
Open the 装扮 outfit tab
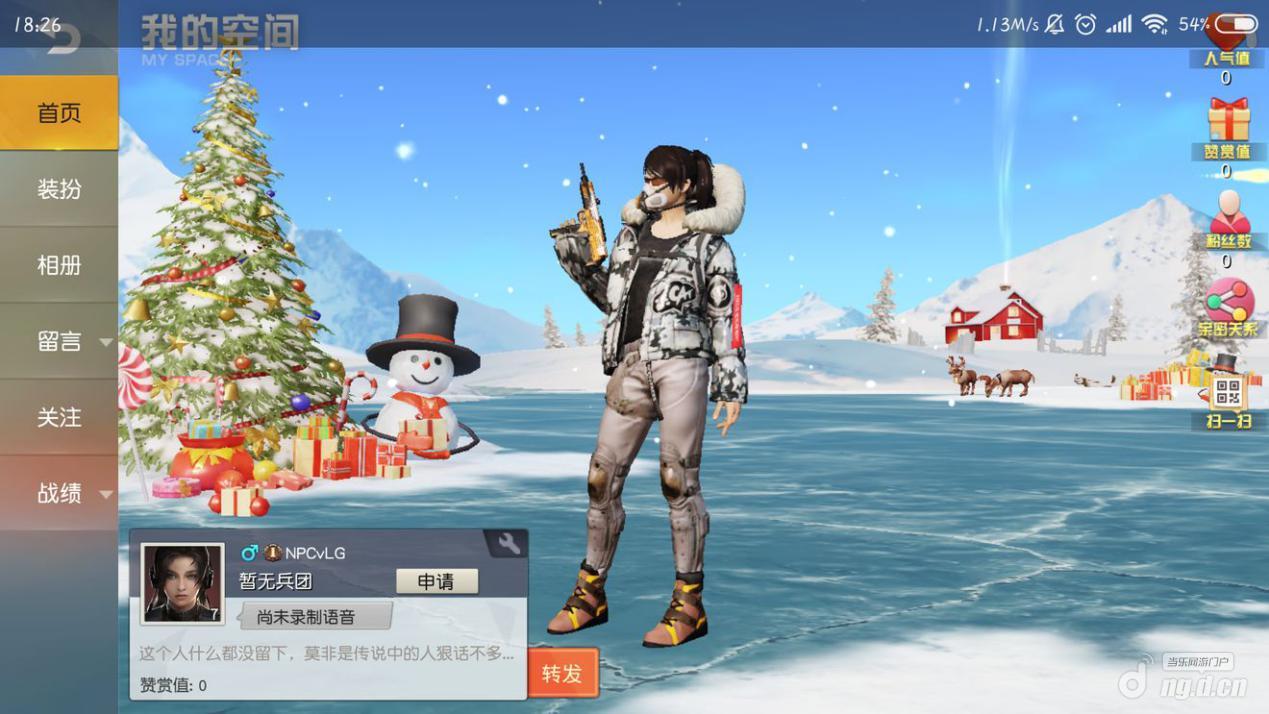click(x=59, y=189)
